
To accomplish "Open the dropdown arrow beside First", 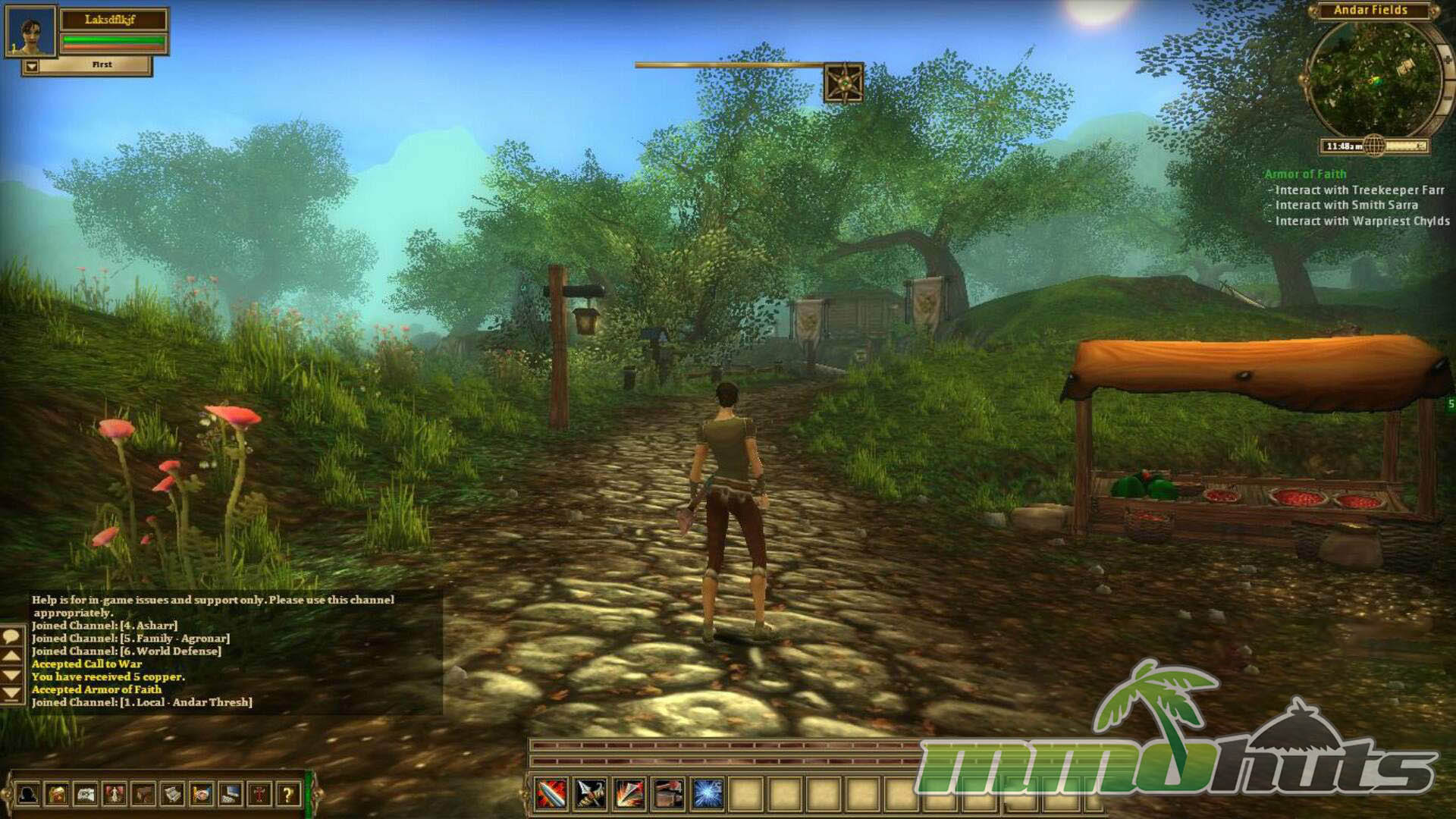I will [31, 67].
